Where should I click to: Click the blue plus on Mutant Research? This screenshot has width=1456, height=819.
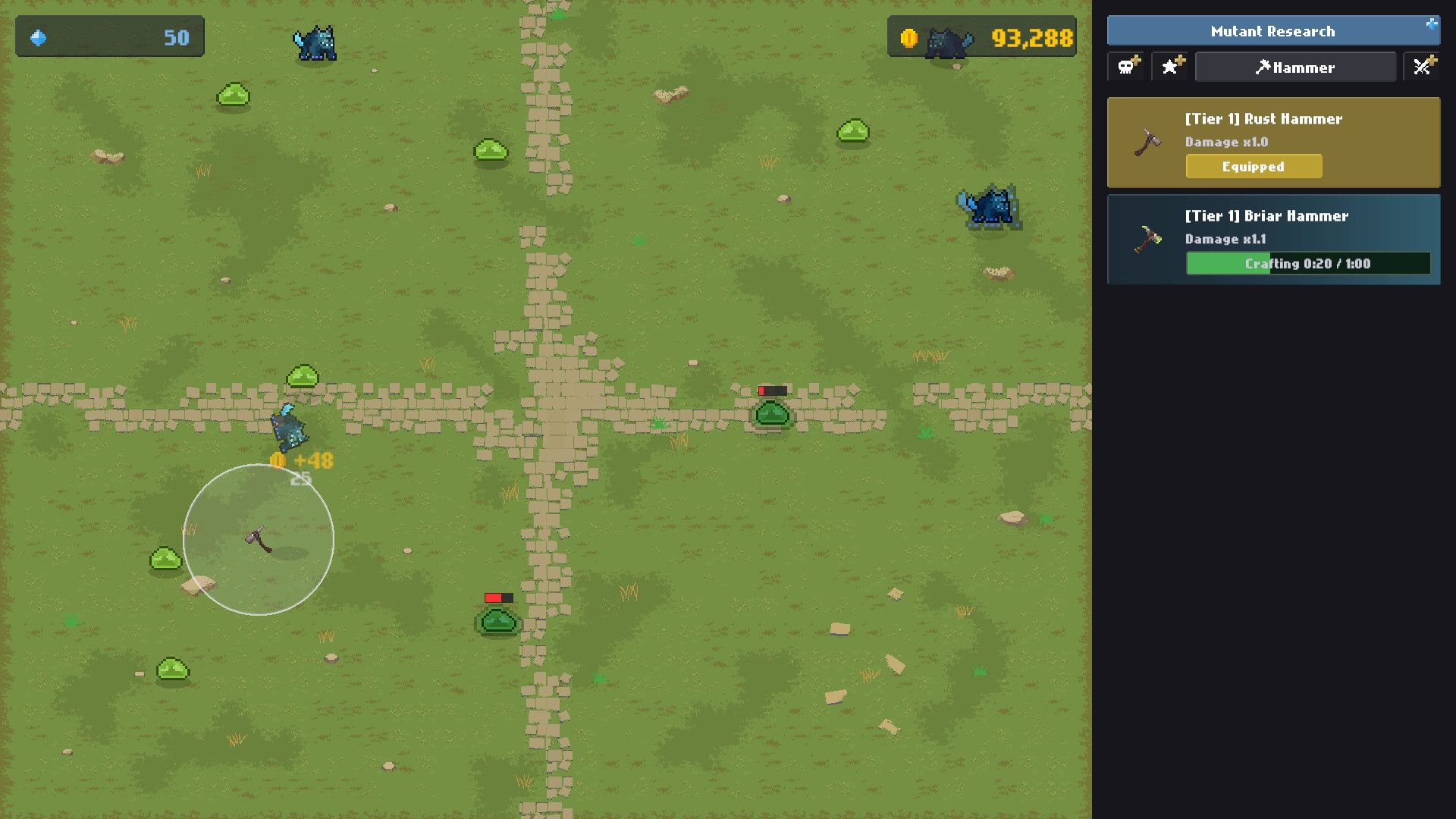pos(1432,25)
